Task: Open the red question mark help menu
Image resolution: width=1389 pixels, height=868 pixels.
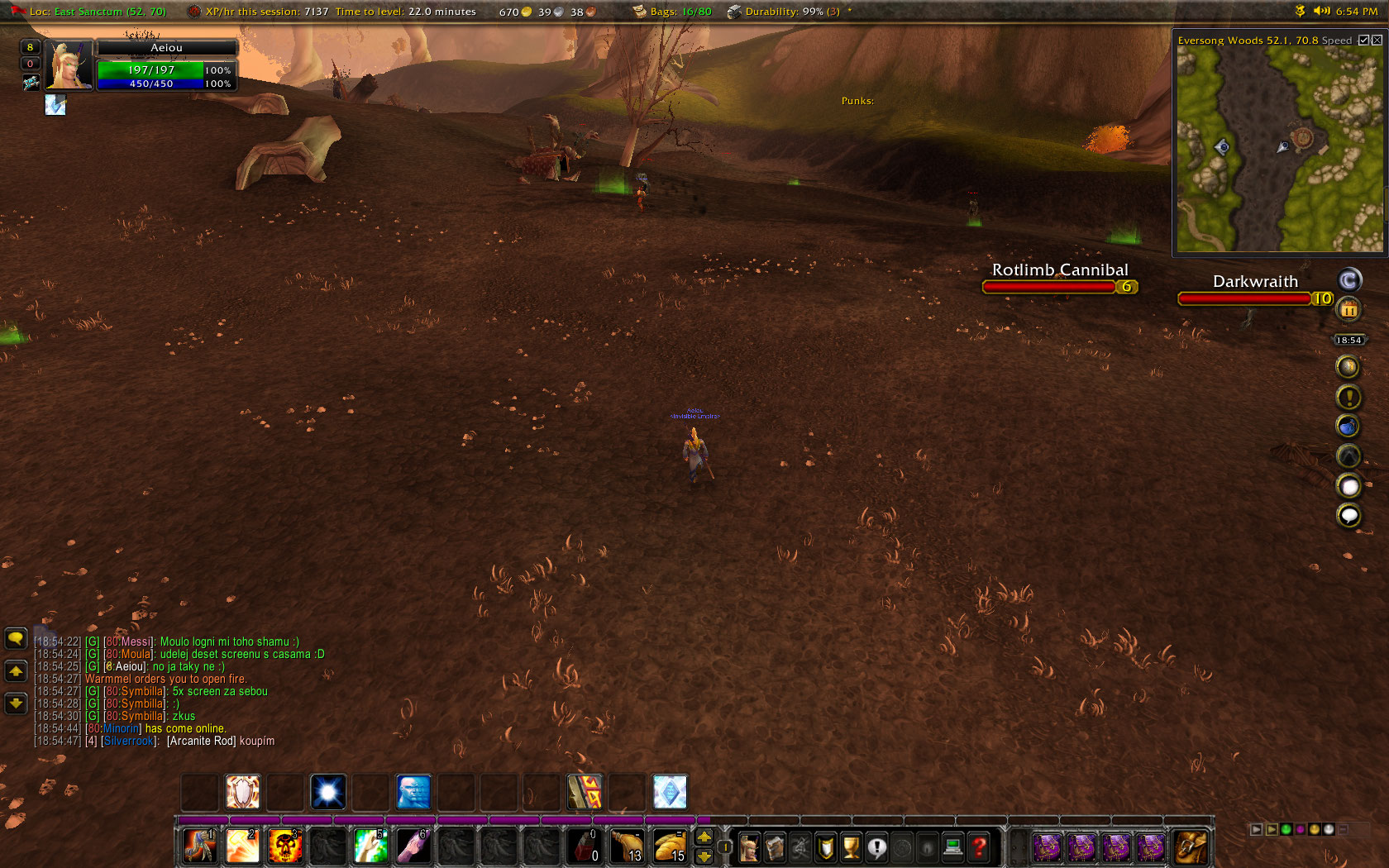Action: (979, 847)
